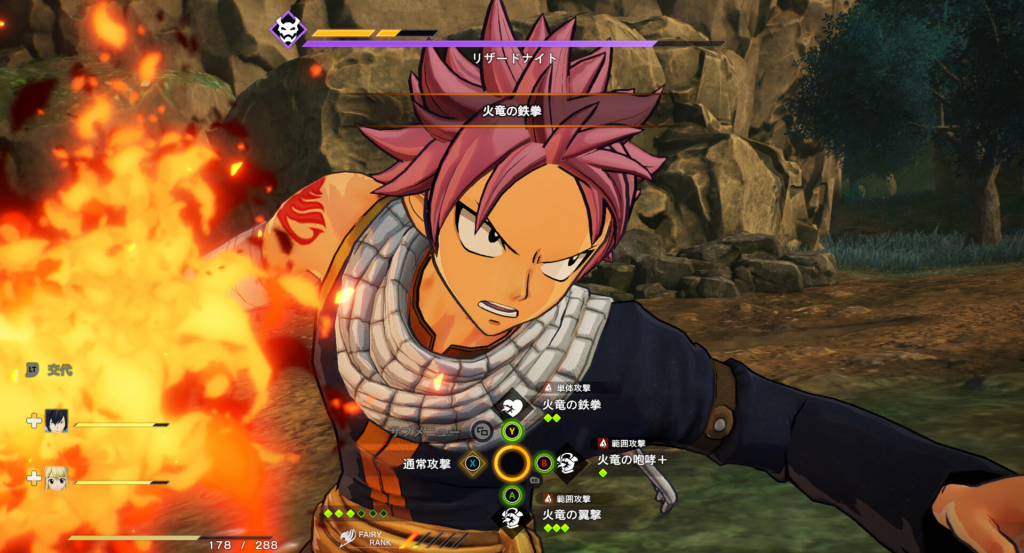Choose the 火竜の咆哮＋ area attack

[x=631, y=460]
